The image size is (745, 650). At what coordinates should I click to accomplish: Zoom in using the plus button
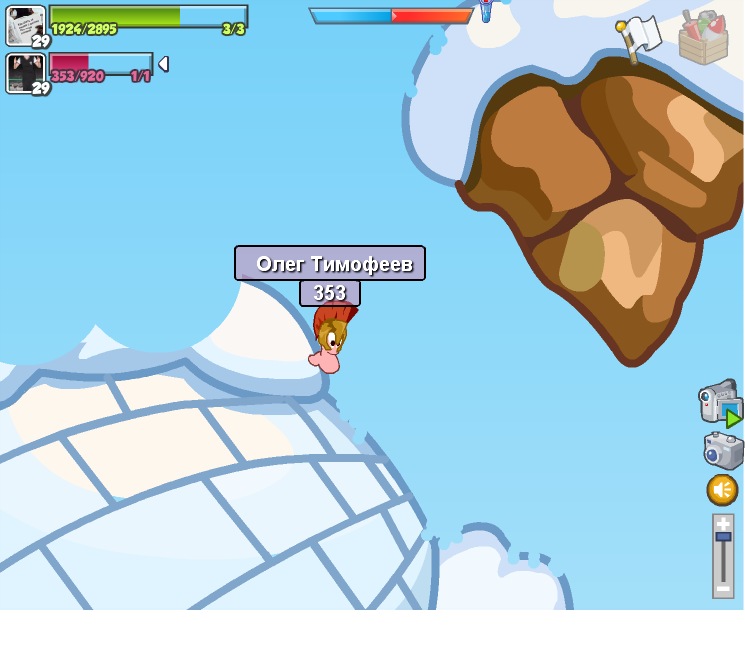(x=723, y=523)
